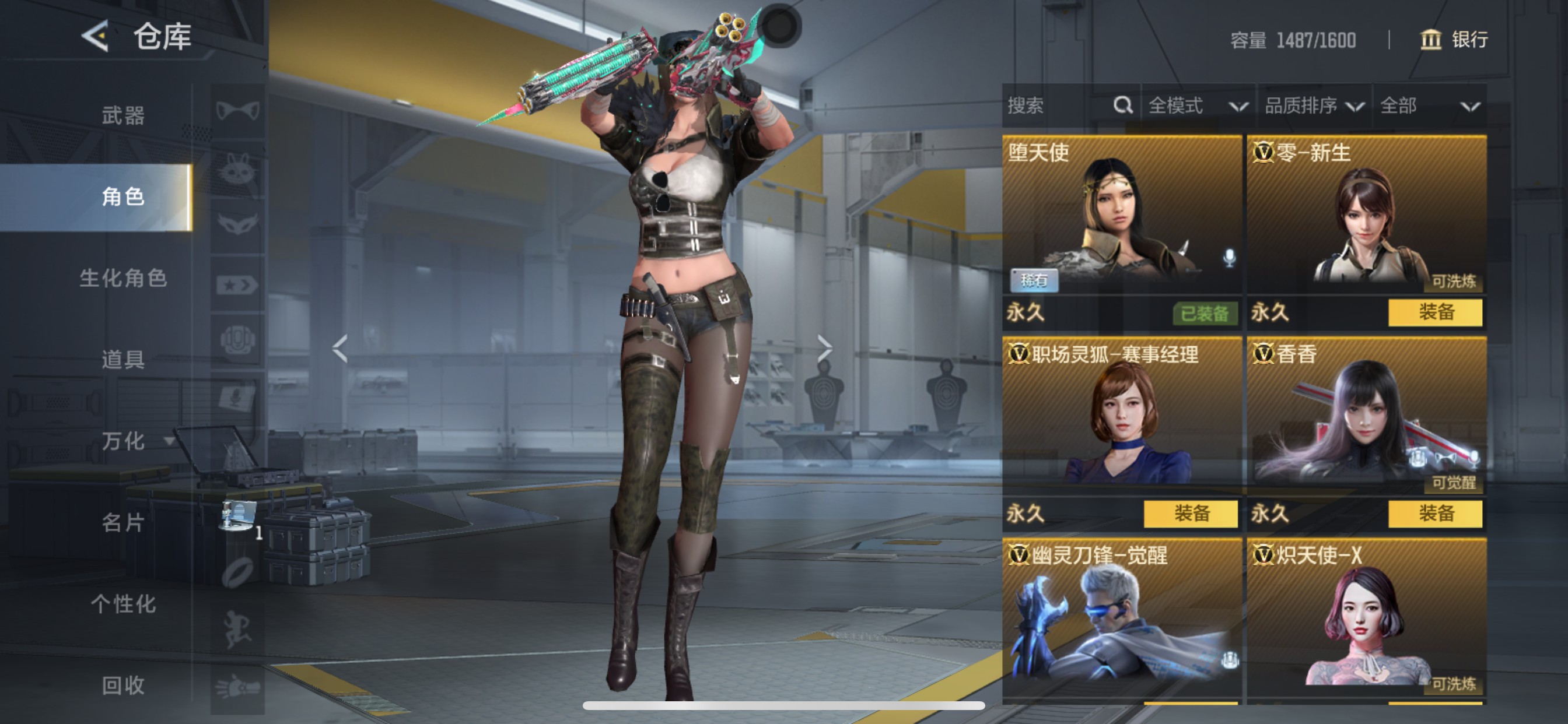The height and width of the screenshot is (724, 1568).
Task: Equip the 零-新生 character
Action: 1434,312
